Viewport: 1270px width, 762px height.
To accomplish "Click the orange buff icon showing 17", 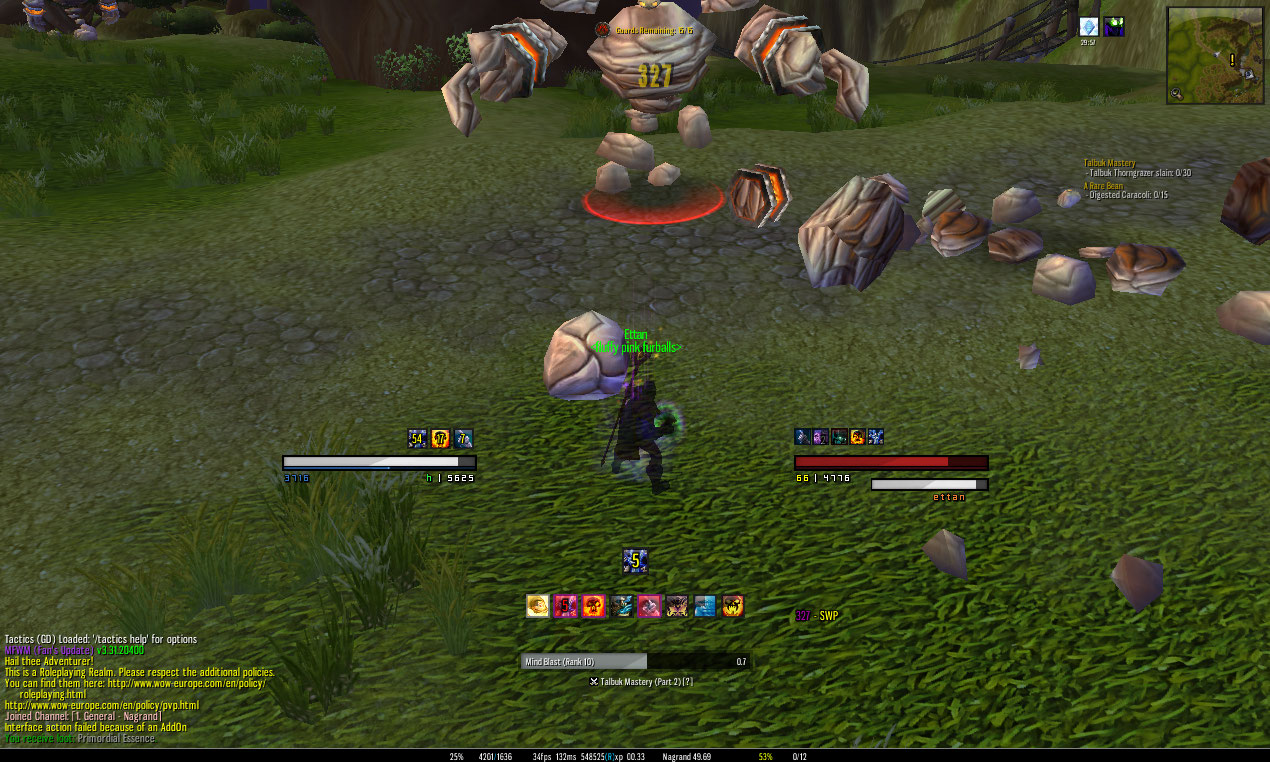I will click(440, 438).
